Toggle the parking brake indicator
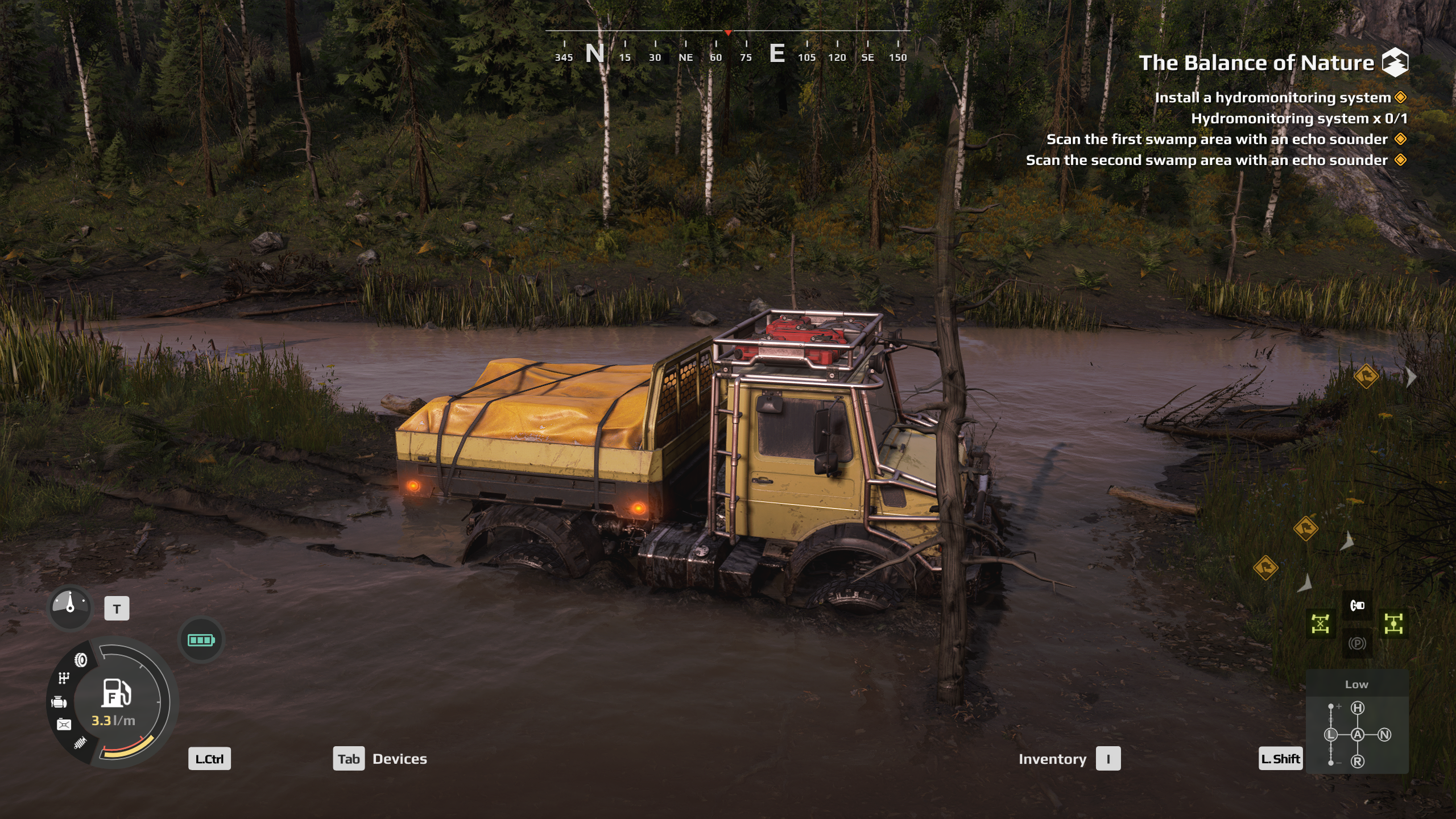This screenshot has width=1456, height=819. tap(1357, 643)
